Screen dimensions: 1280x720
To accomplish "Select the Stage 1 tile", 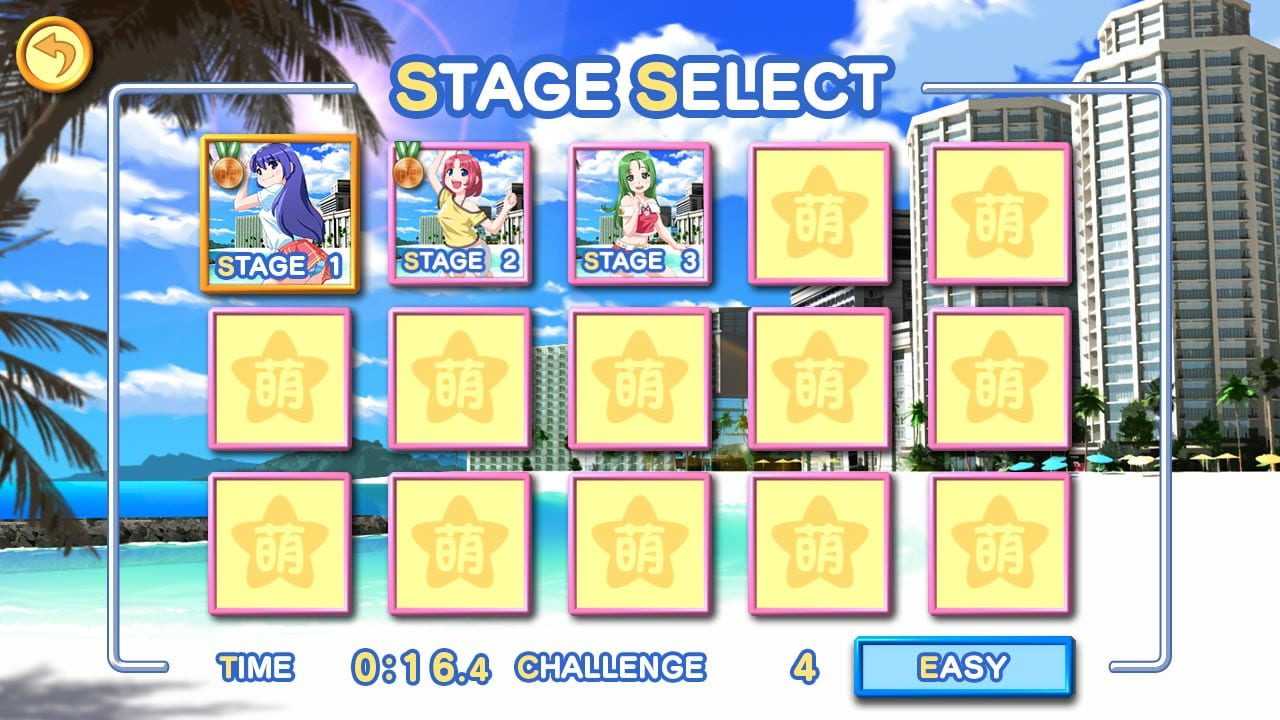I will click(x=280, y=213).
